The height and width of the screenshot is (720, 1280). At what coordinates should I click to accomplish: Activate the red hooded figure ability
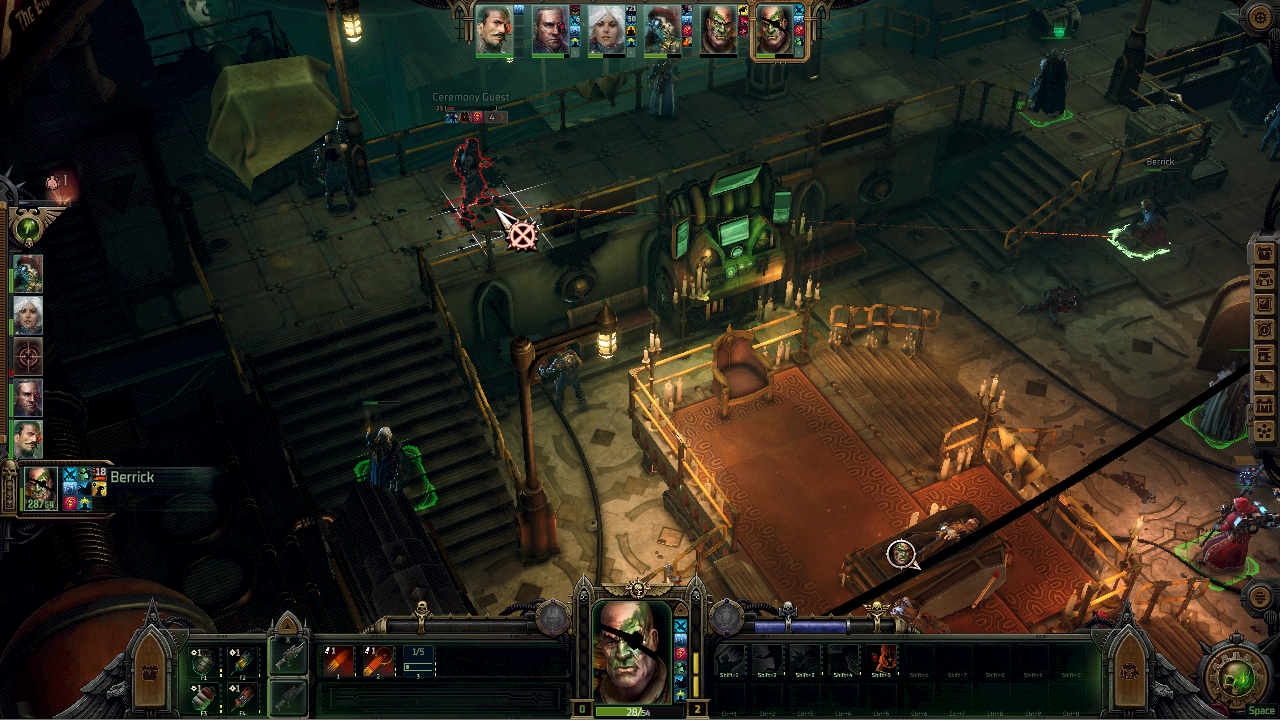[x=882, y=660]
